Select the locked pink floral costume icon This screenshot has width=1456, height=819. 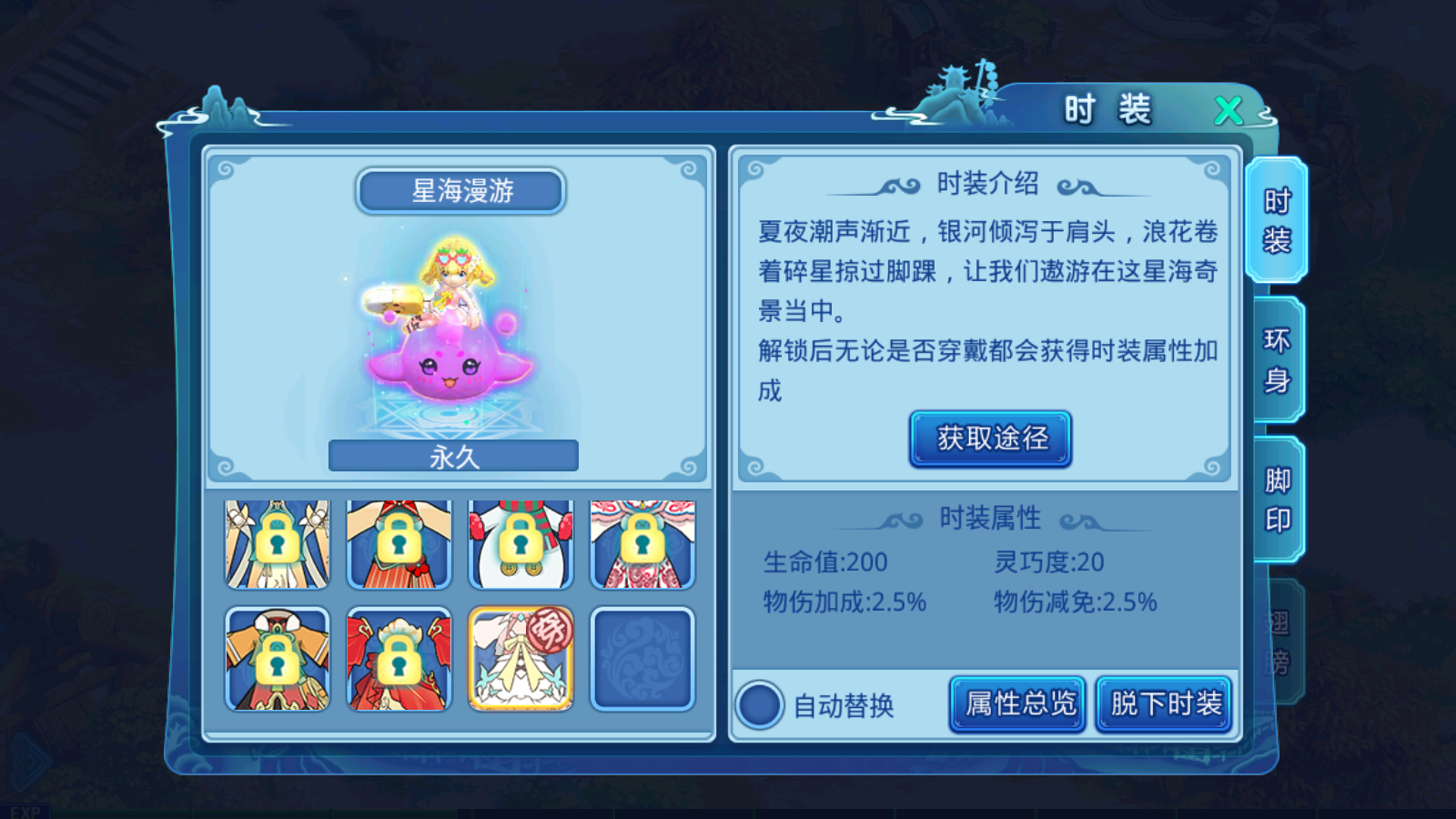point(642,545)
